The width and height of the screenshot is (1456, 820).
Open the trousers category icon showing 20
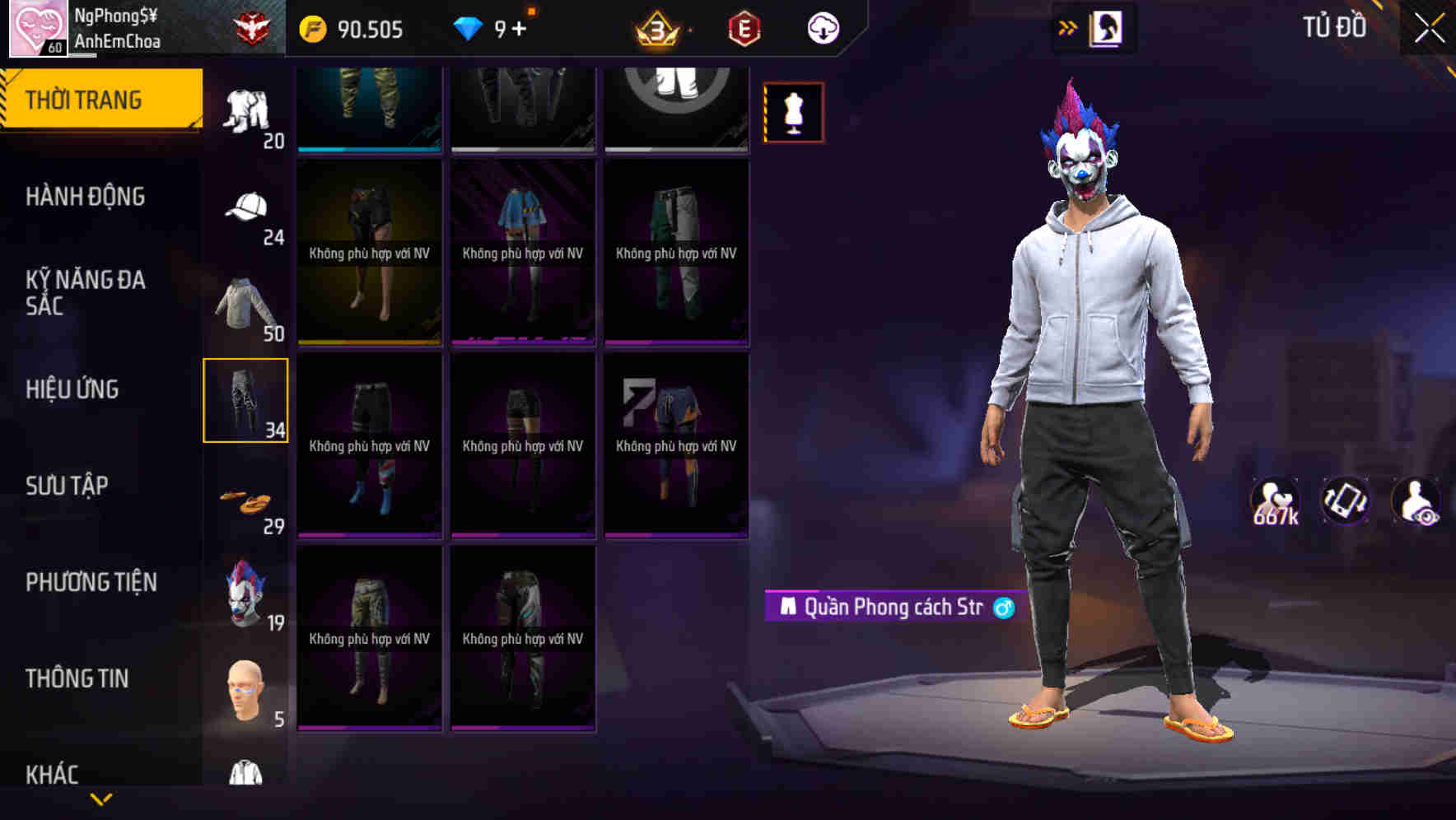pos(245,107)
